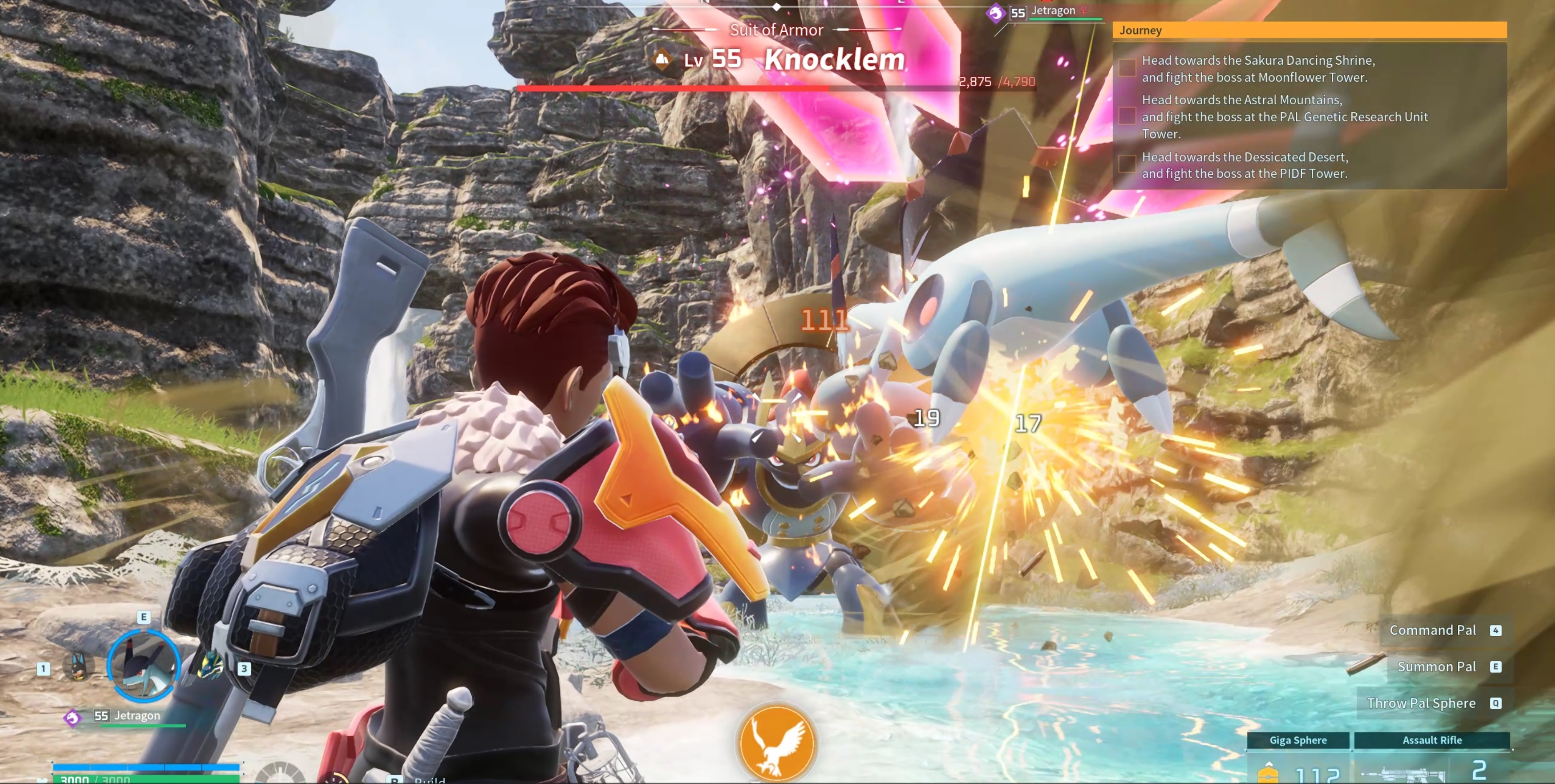Image resolution: width=1555 pixels, height=784 pixels.
Task: Choose the yellow-blue dragon pal icon
Action: (x=211, y=665)
